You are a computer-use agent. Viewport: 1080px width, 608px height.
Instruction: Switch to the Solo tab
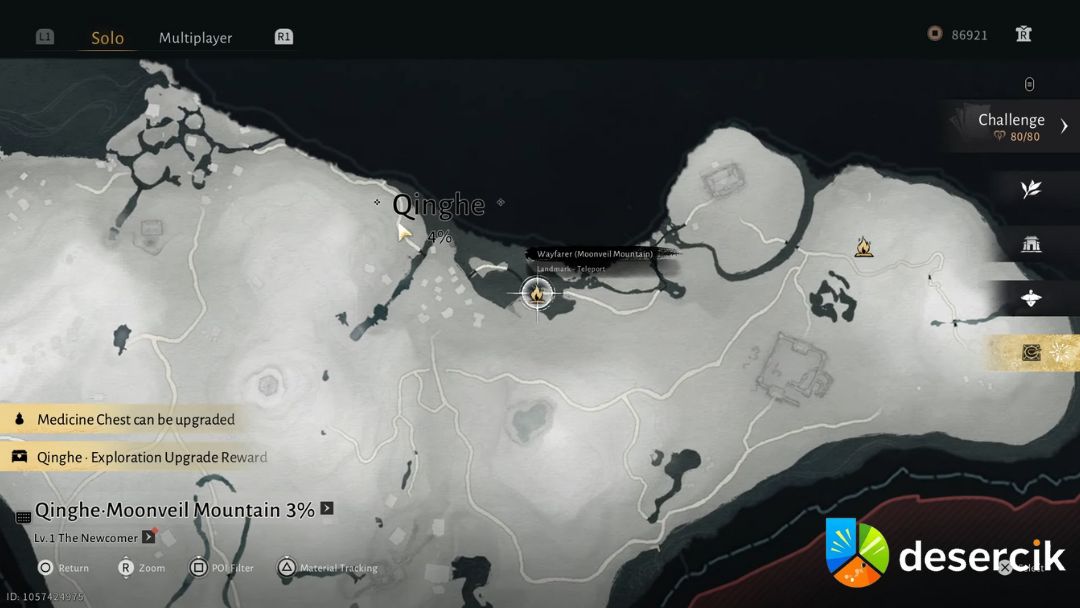pyautogui.click(x=107, y=38)
